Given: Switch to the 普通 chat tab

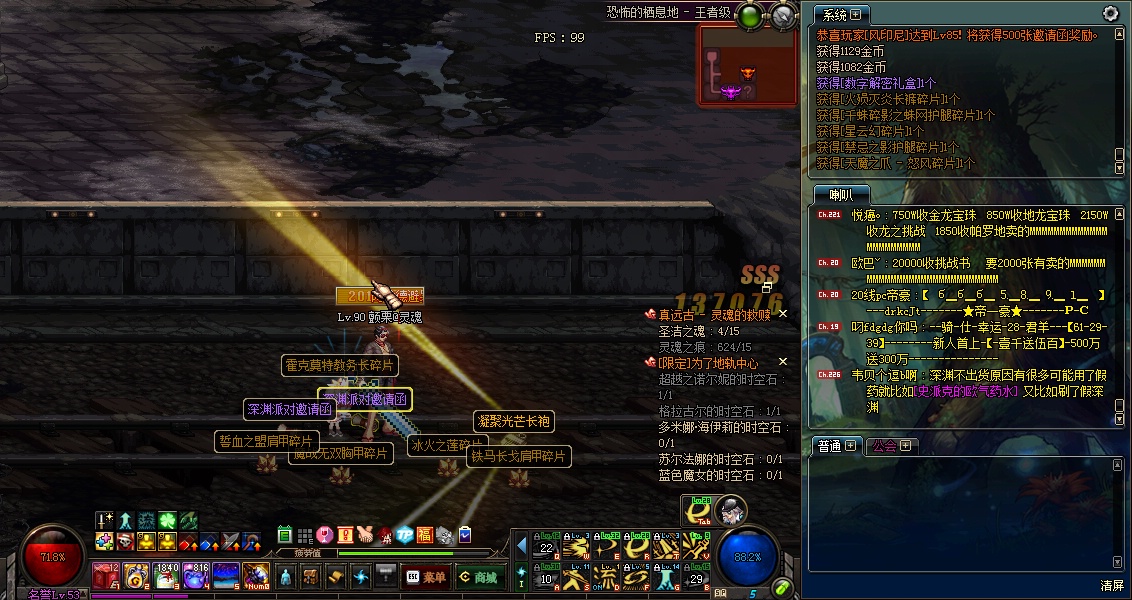Looking at the screenshot, I should pos(835,446).
